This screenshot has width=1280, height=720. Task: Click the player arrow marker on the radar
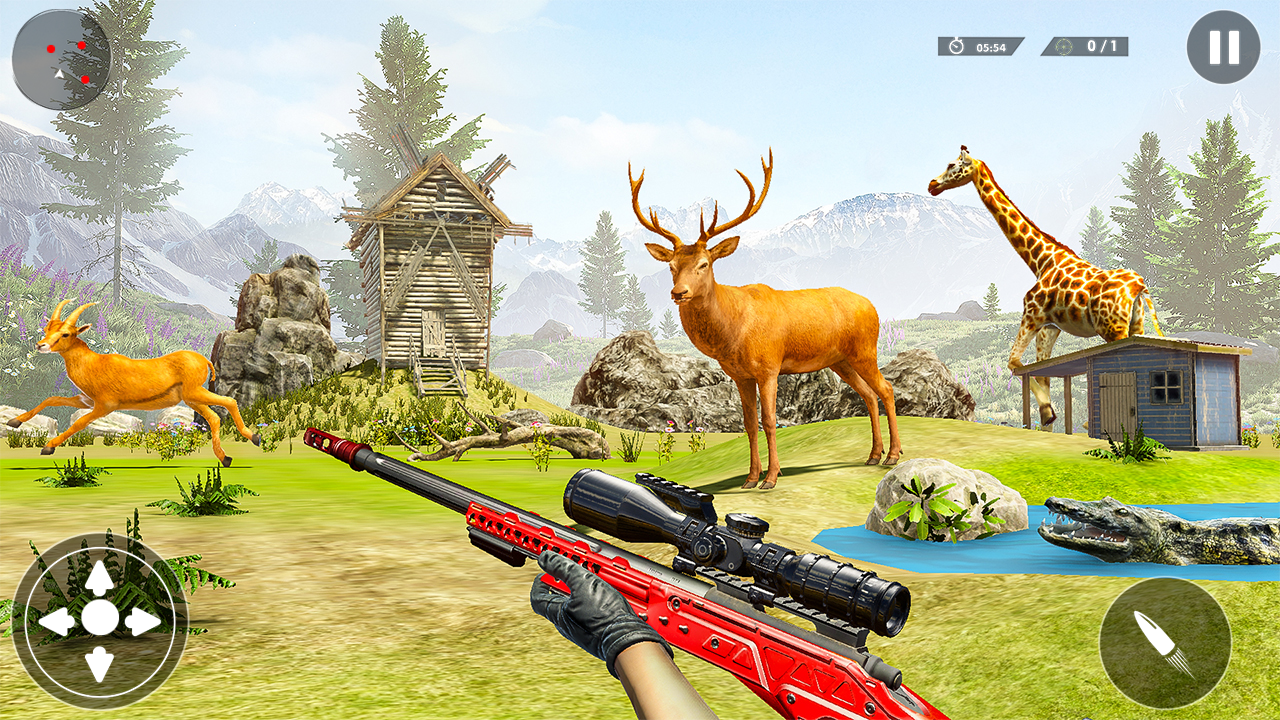(60, 74)
